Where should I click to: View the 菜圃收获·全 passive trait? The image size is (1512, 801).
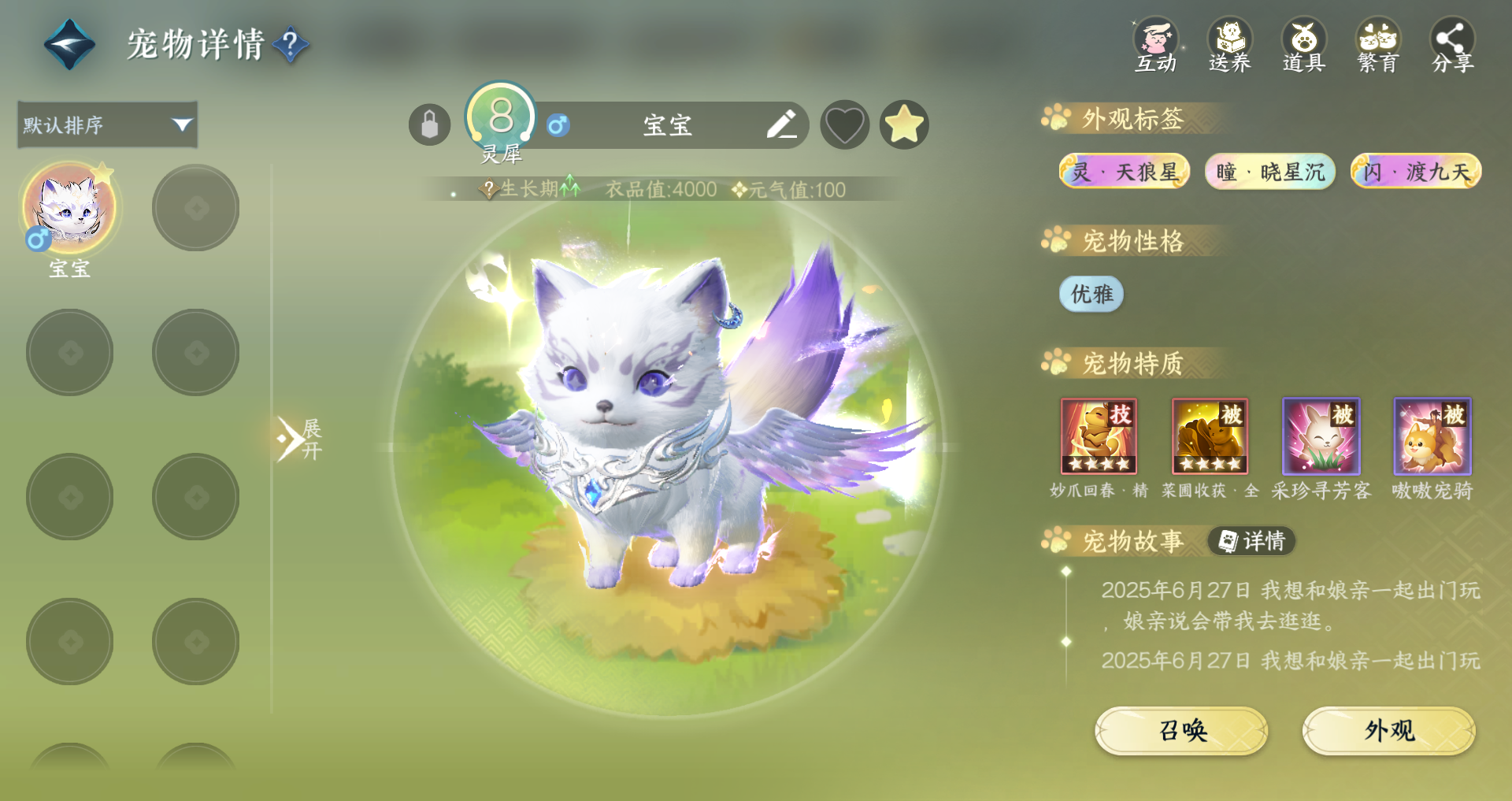[1210, 436]
